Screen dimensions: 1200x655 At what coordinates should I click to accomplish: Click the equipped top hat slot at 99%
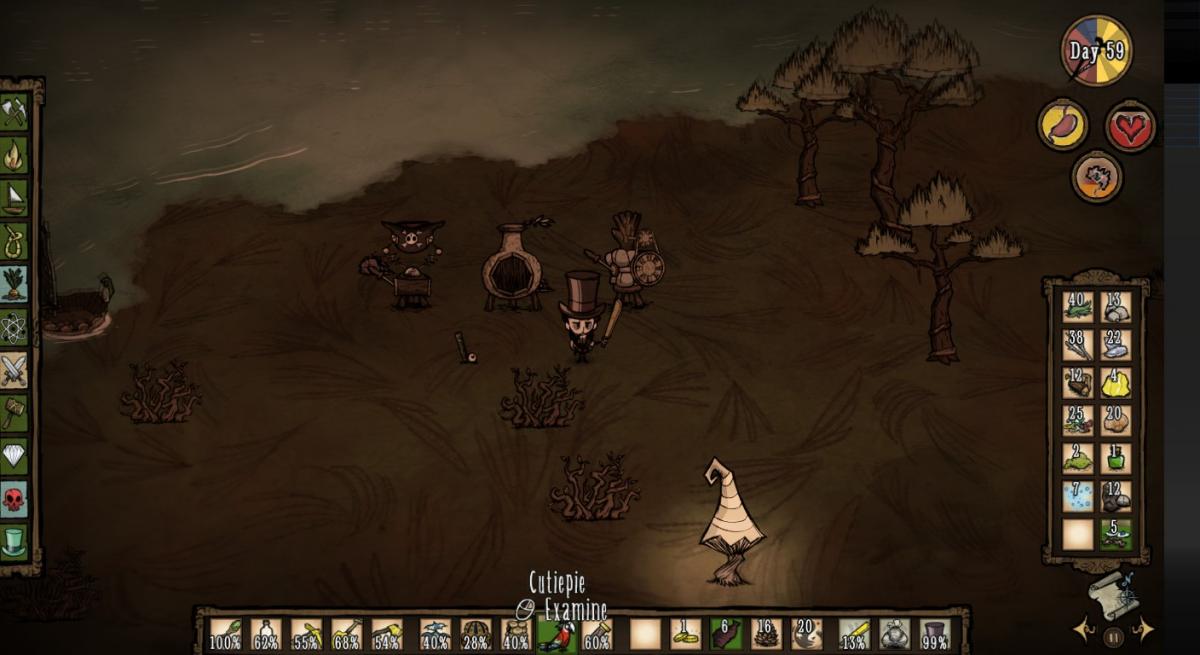click(x=935, y=634)
